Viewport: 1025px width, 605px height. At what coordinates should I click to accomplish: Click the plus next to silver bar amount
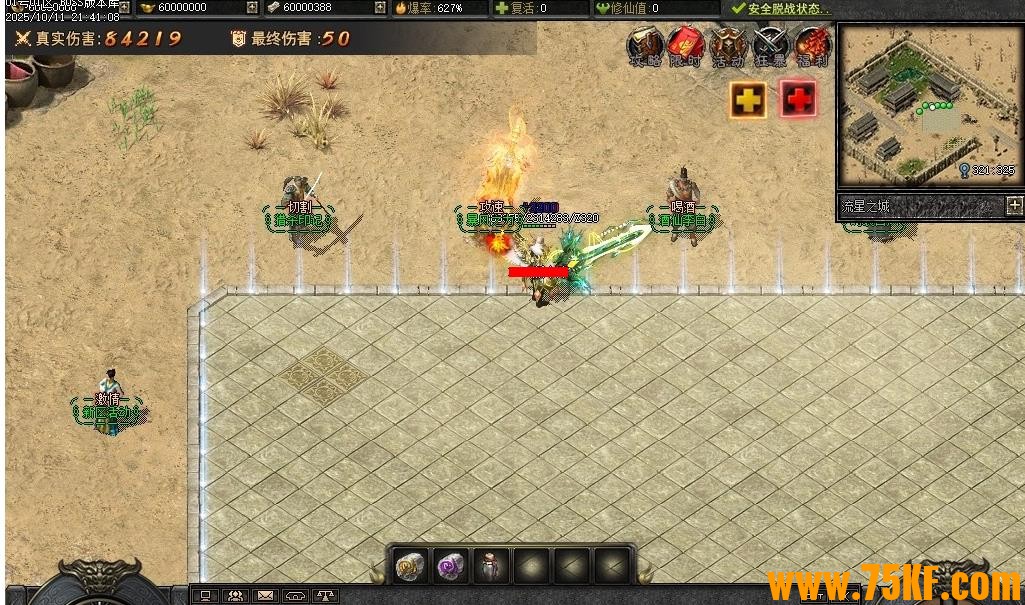(x=380, y=8)
